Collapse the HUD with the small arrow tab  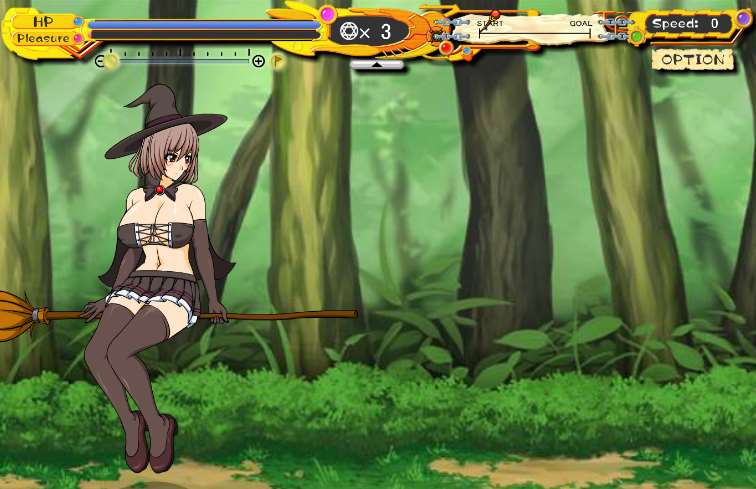[377, 64]
